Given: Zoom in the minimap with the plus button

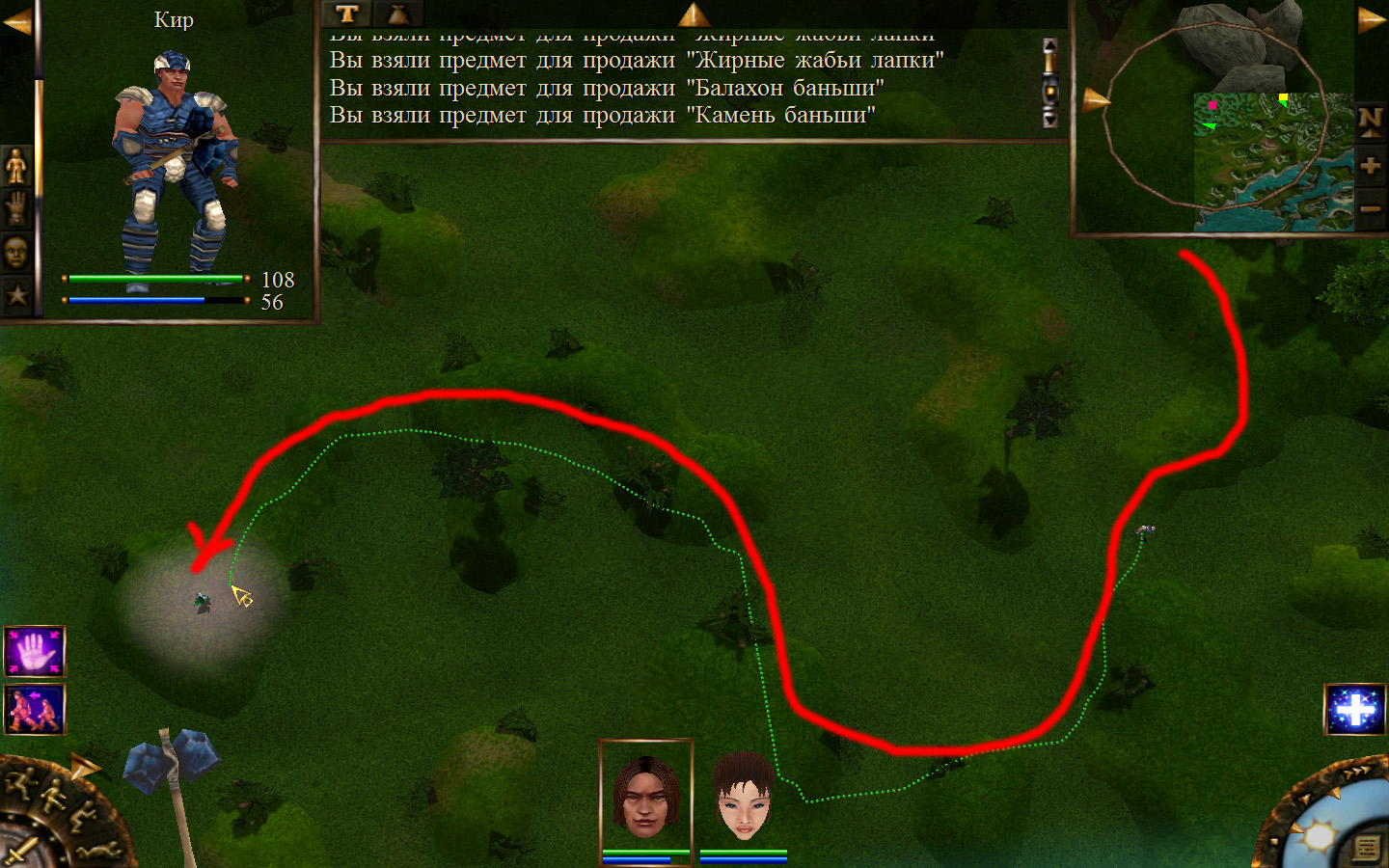Looking at the screenshot, I should click(1370, 166).
